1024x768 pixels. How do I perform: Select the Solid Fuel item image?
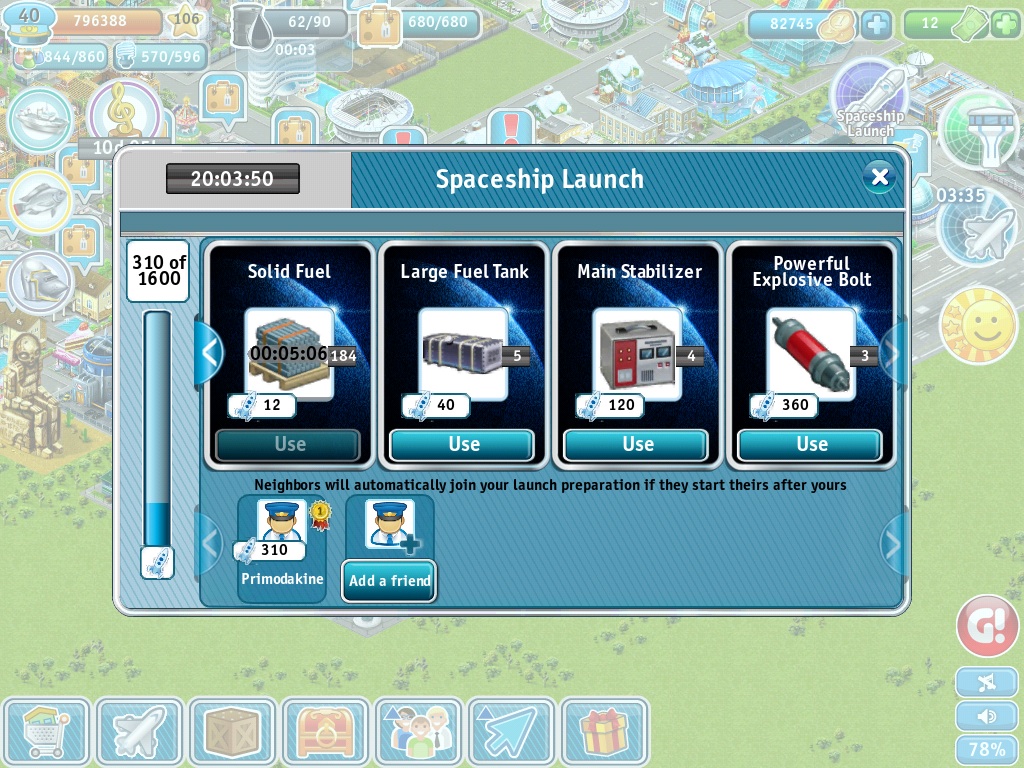point(289,353)
